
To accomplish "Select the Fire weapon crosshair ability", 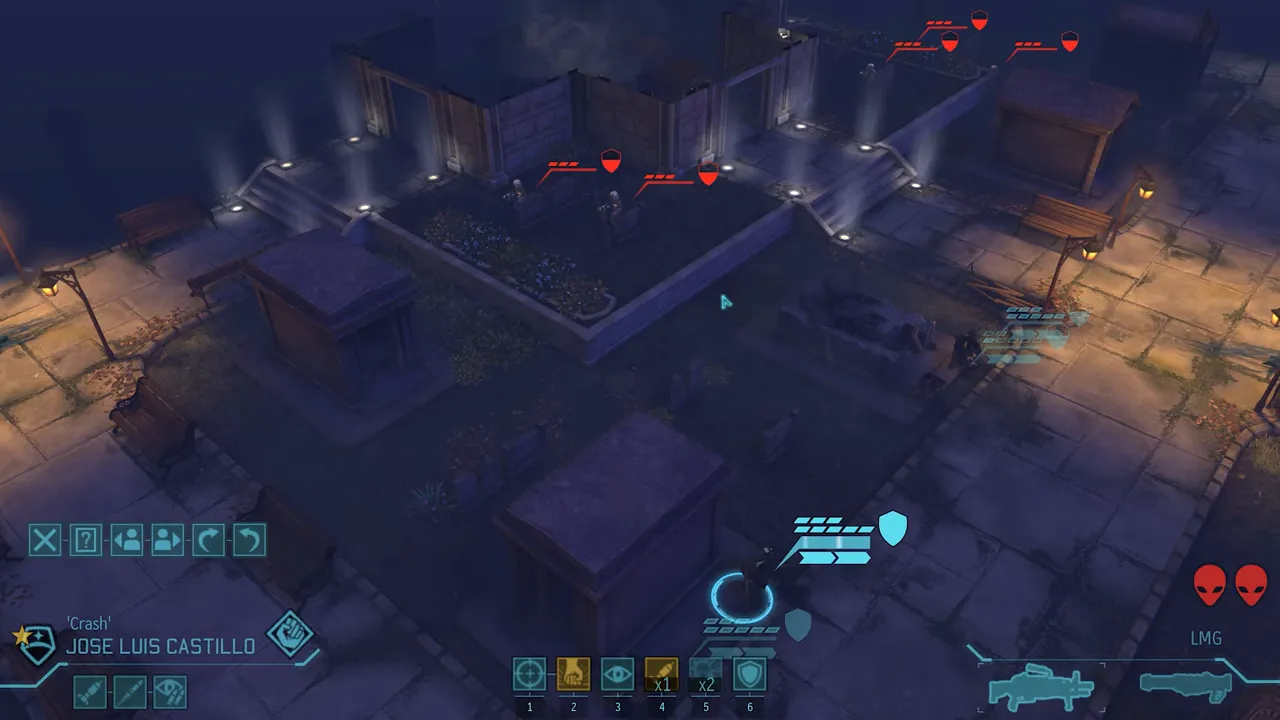I will tap(529, 674).
